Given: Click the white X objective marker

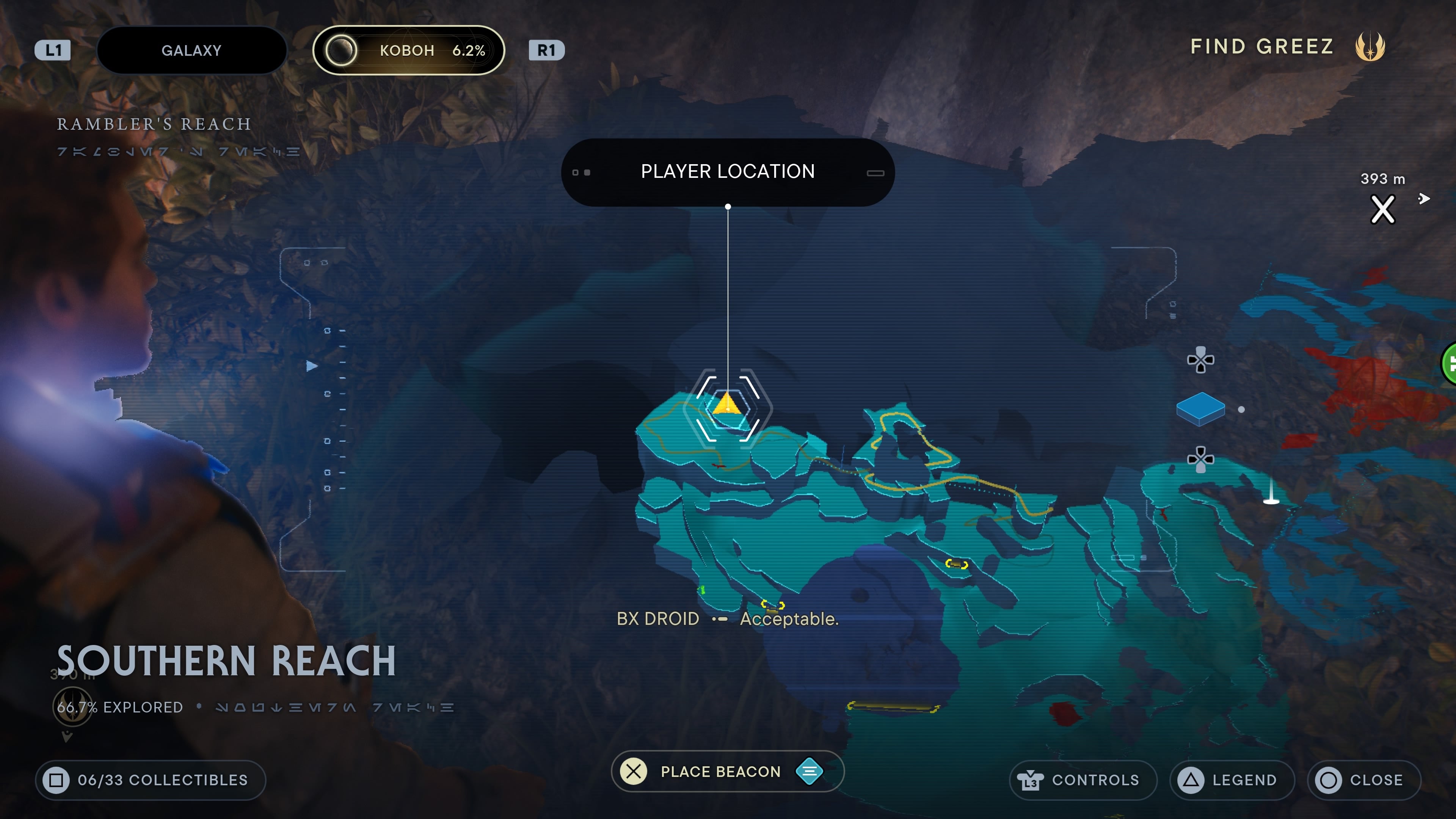Looking at the screenshot, I should coord(1382,210).
